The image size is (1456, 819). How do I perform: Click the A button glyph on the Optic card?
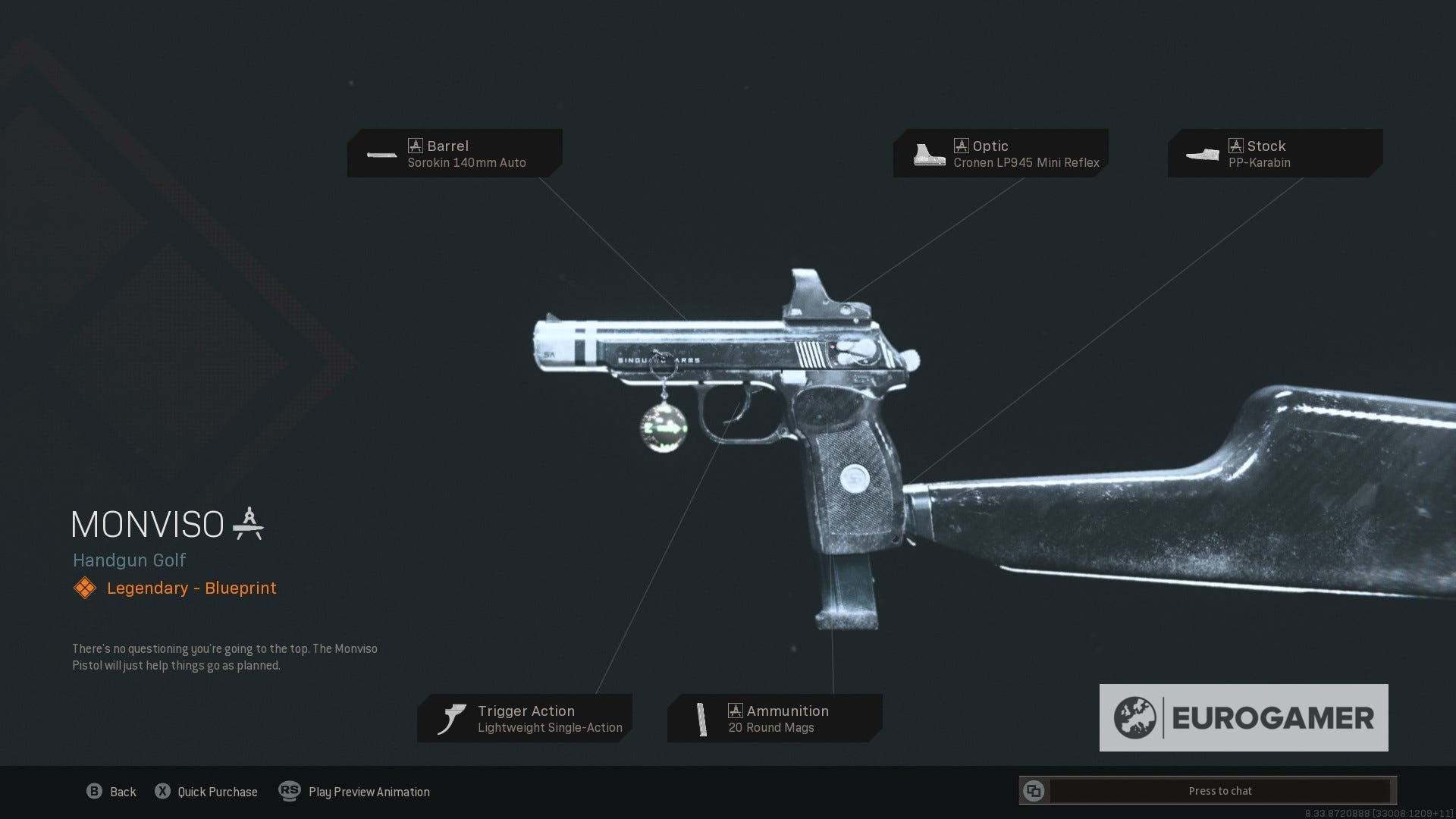point(962,145)
